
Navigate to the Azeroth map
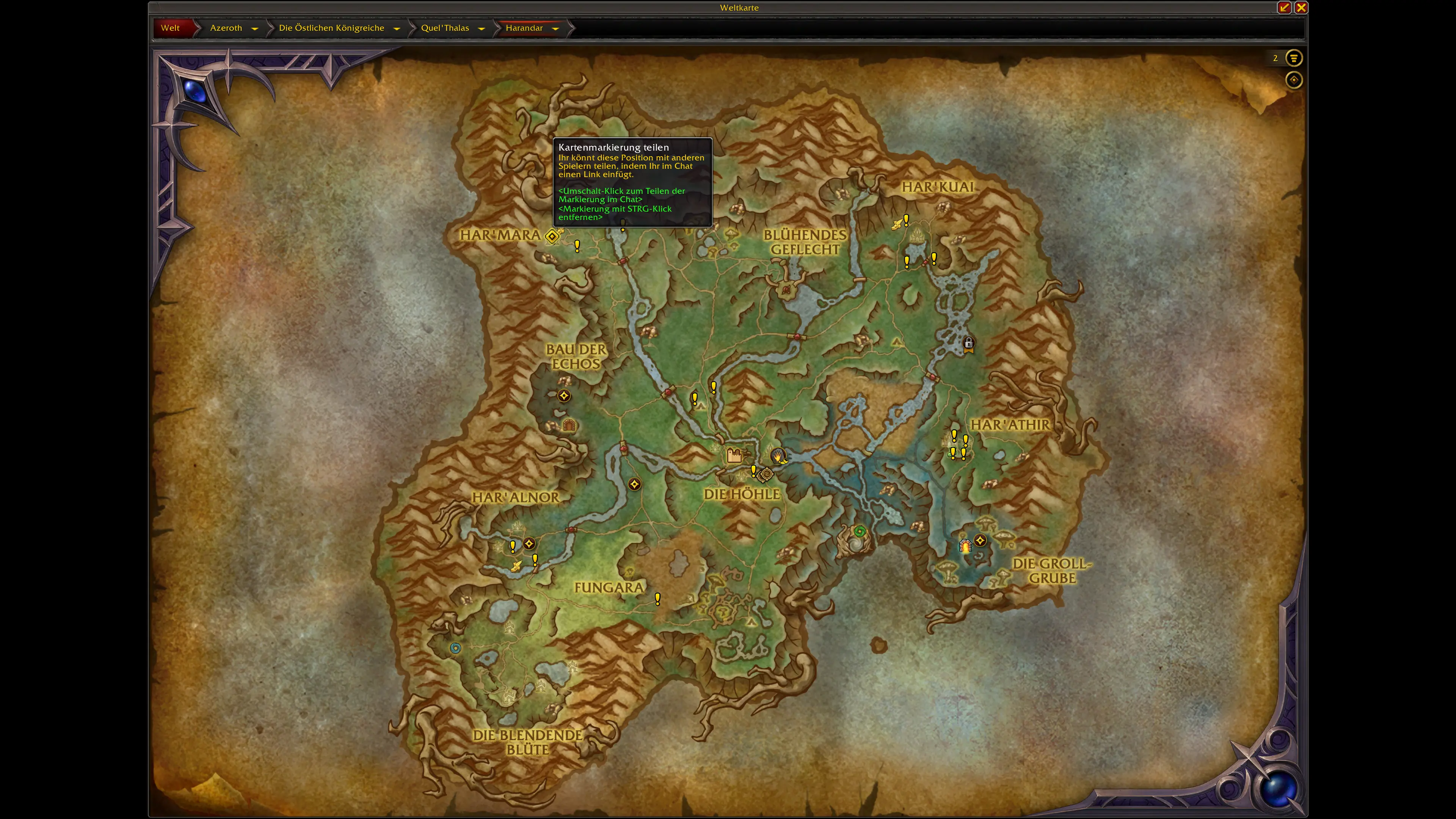(226, 28)
